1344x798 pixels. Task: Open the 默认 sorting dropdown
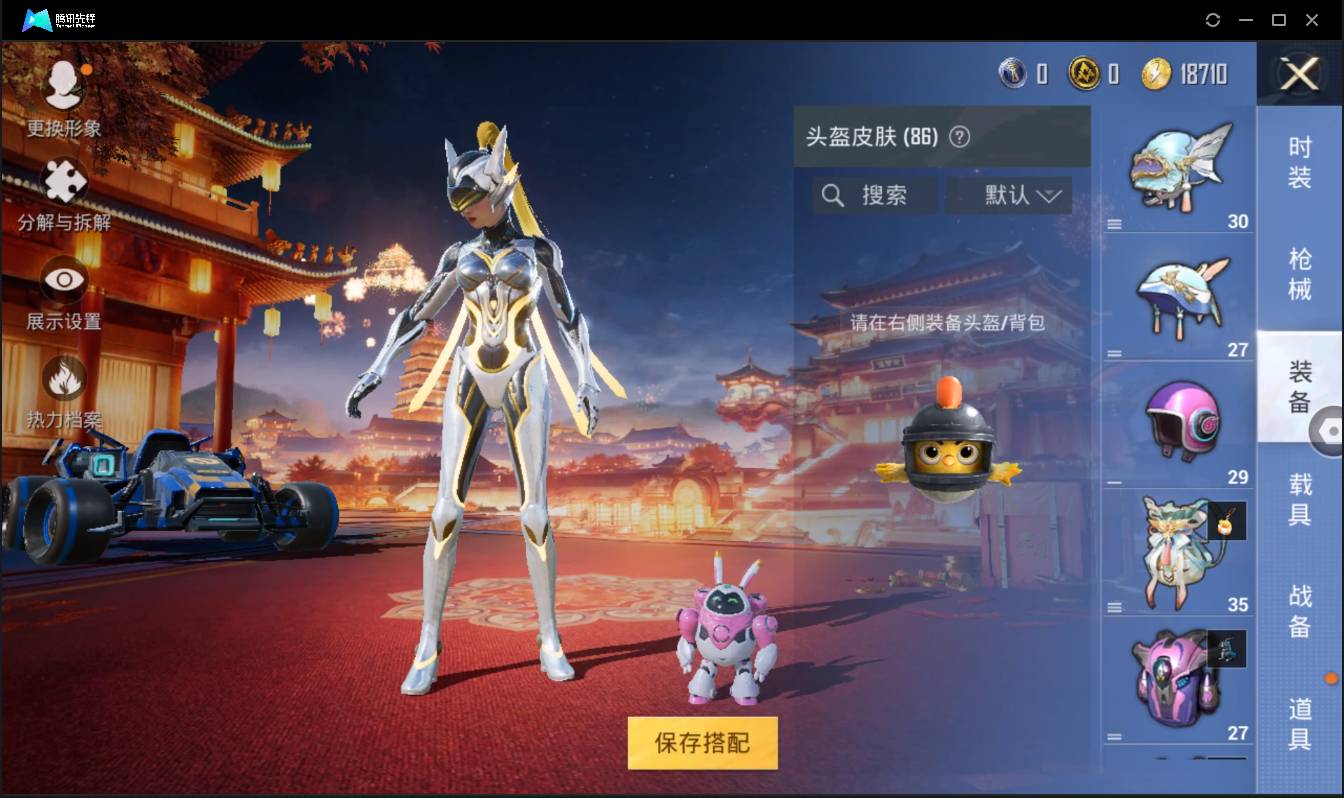tap(1010, 195)
